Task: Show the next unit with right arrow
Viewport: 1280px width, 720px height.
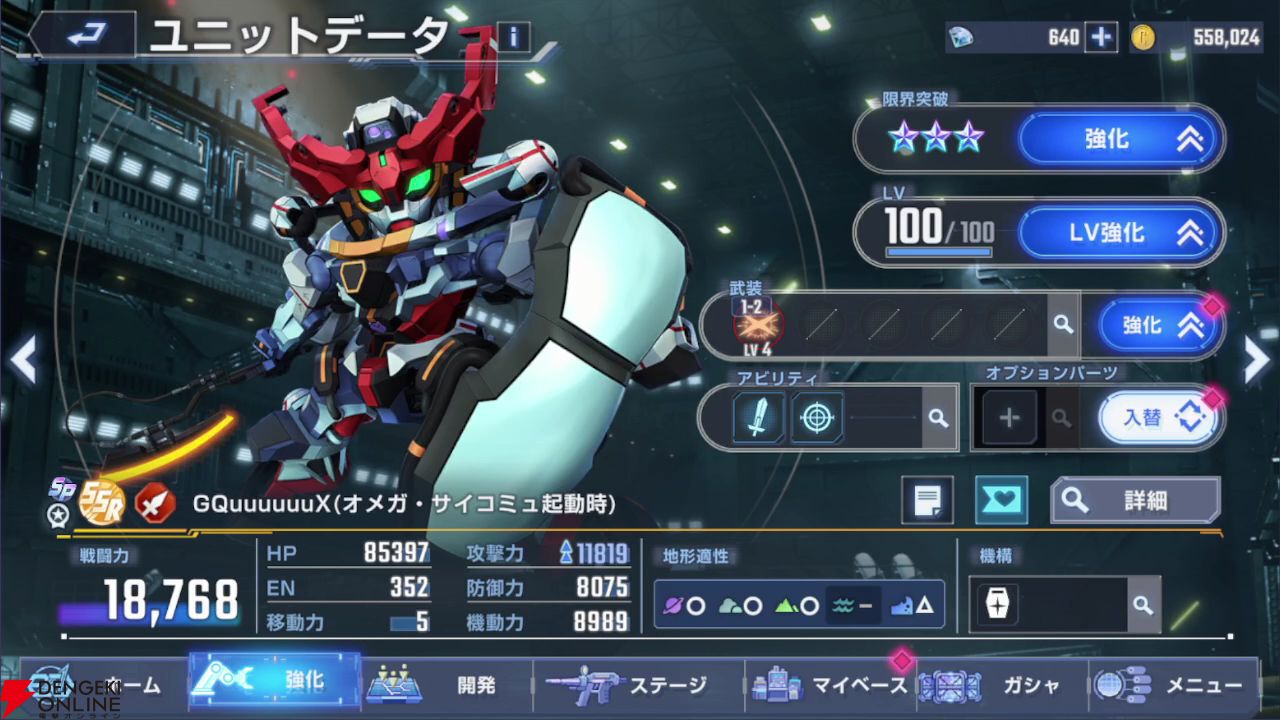Action: click(x=1257, y=360)
